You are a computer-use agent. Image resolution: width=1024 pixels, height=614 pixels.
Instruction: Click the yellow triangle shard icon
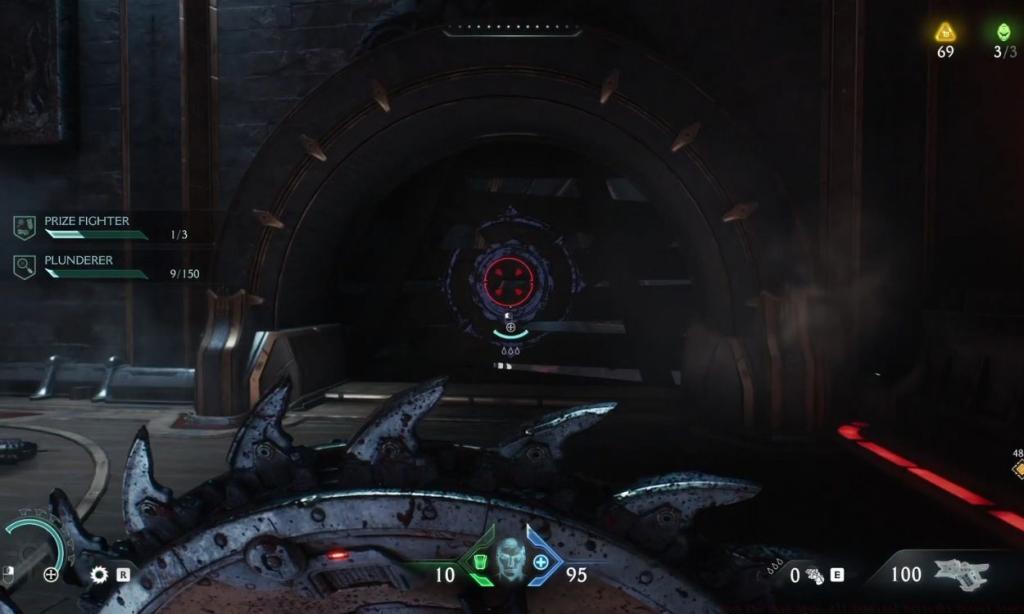[945, 32]
